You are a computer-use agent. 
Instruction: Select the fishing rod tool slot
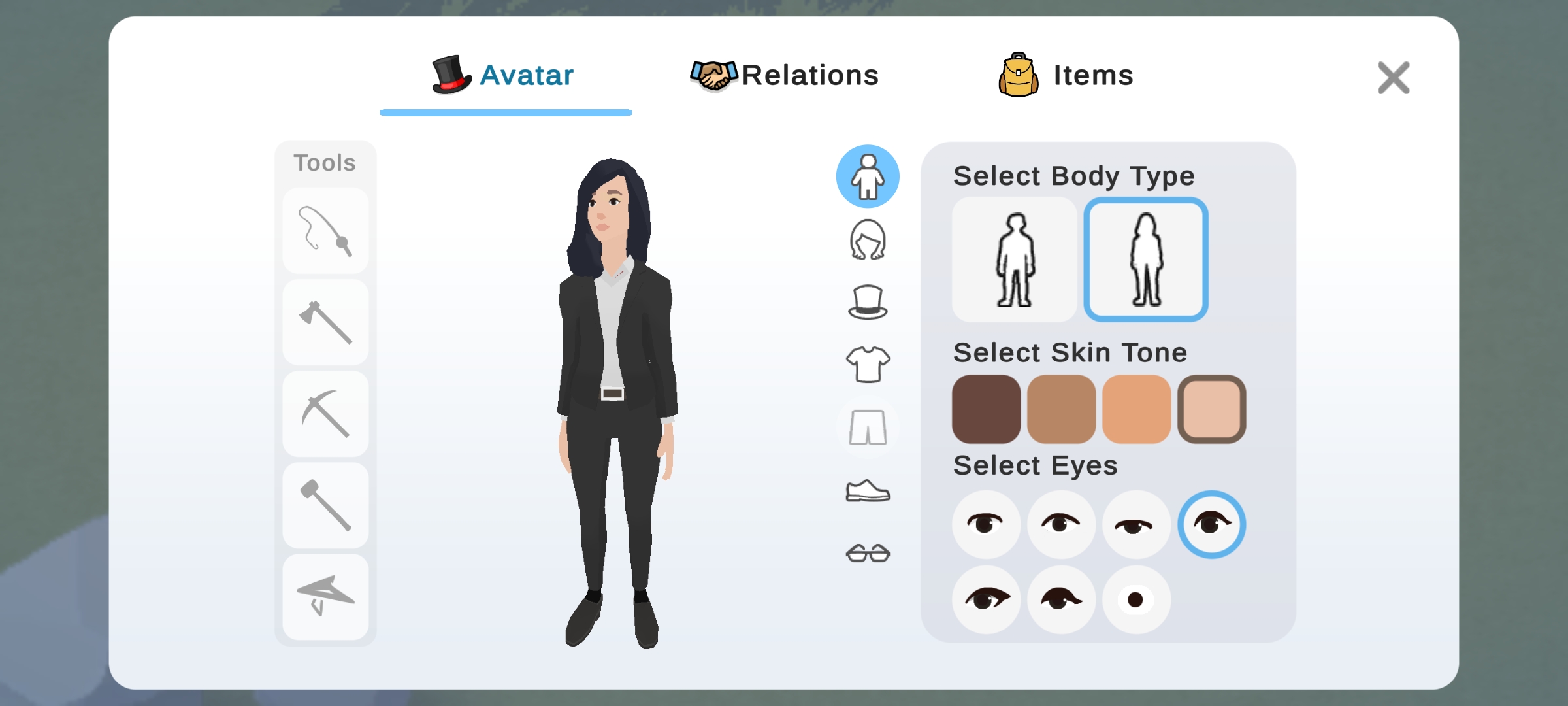point(325,231)
